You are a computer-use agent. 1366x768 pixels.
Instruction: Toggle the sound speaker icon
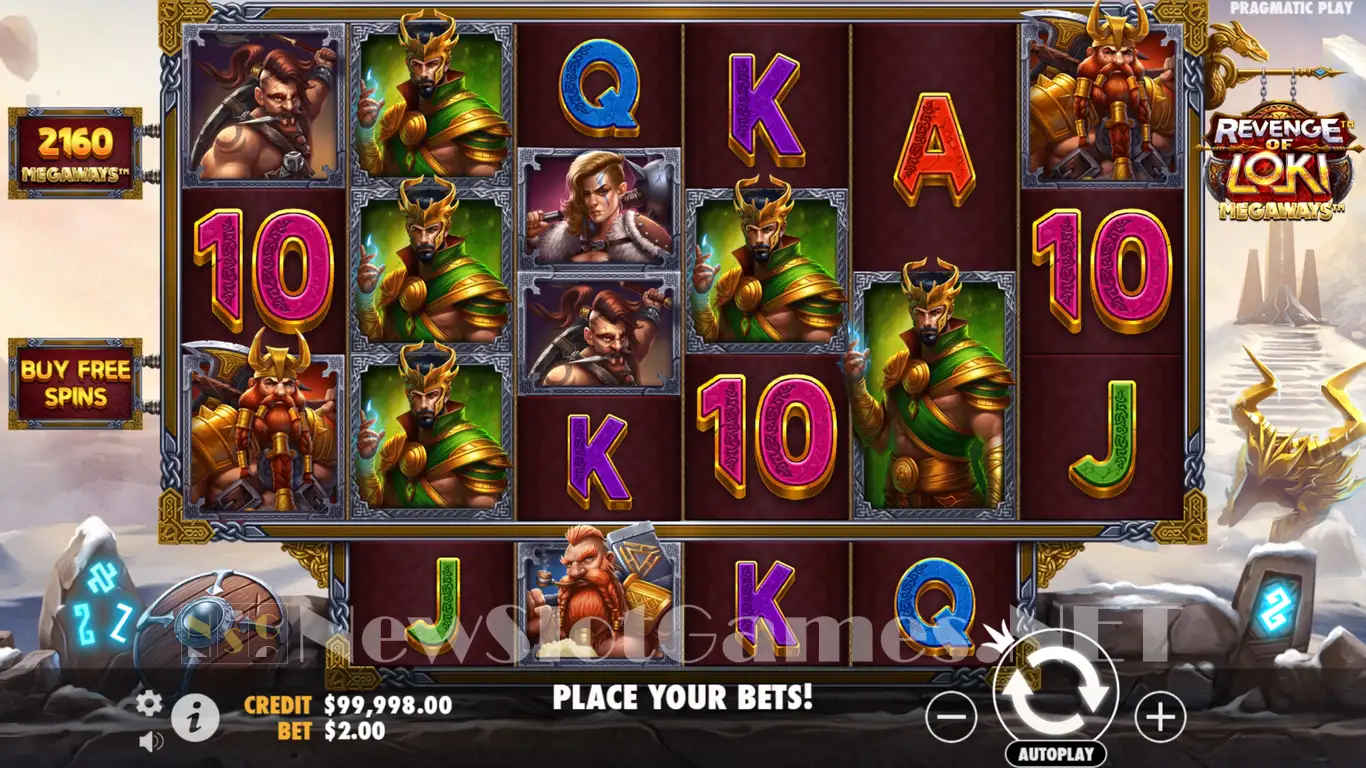click(x=151, y=741)
